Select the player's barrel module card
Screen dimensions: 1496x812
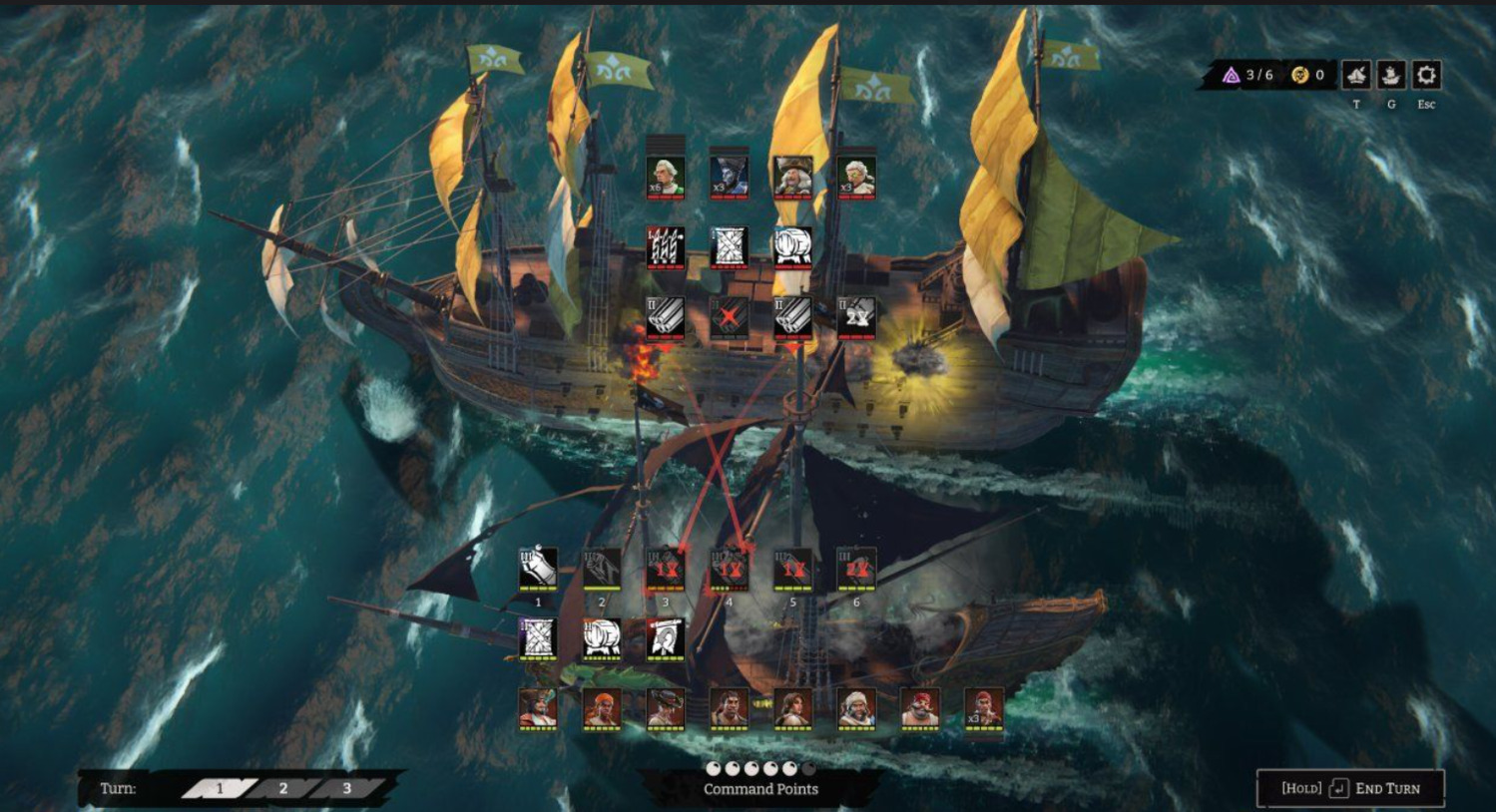[x=602, y=638]
